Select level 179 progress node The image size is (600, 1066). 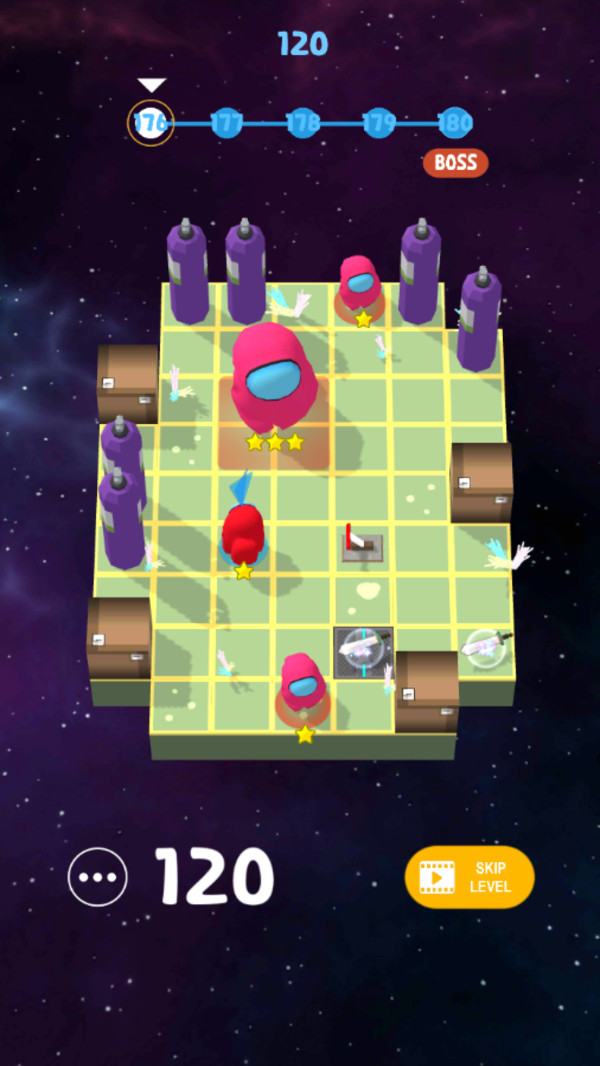click(379, 123)
